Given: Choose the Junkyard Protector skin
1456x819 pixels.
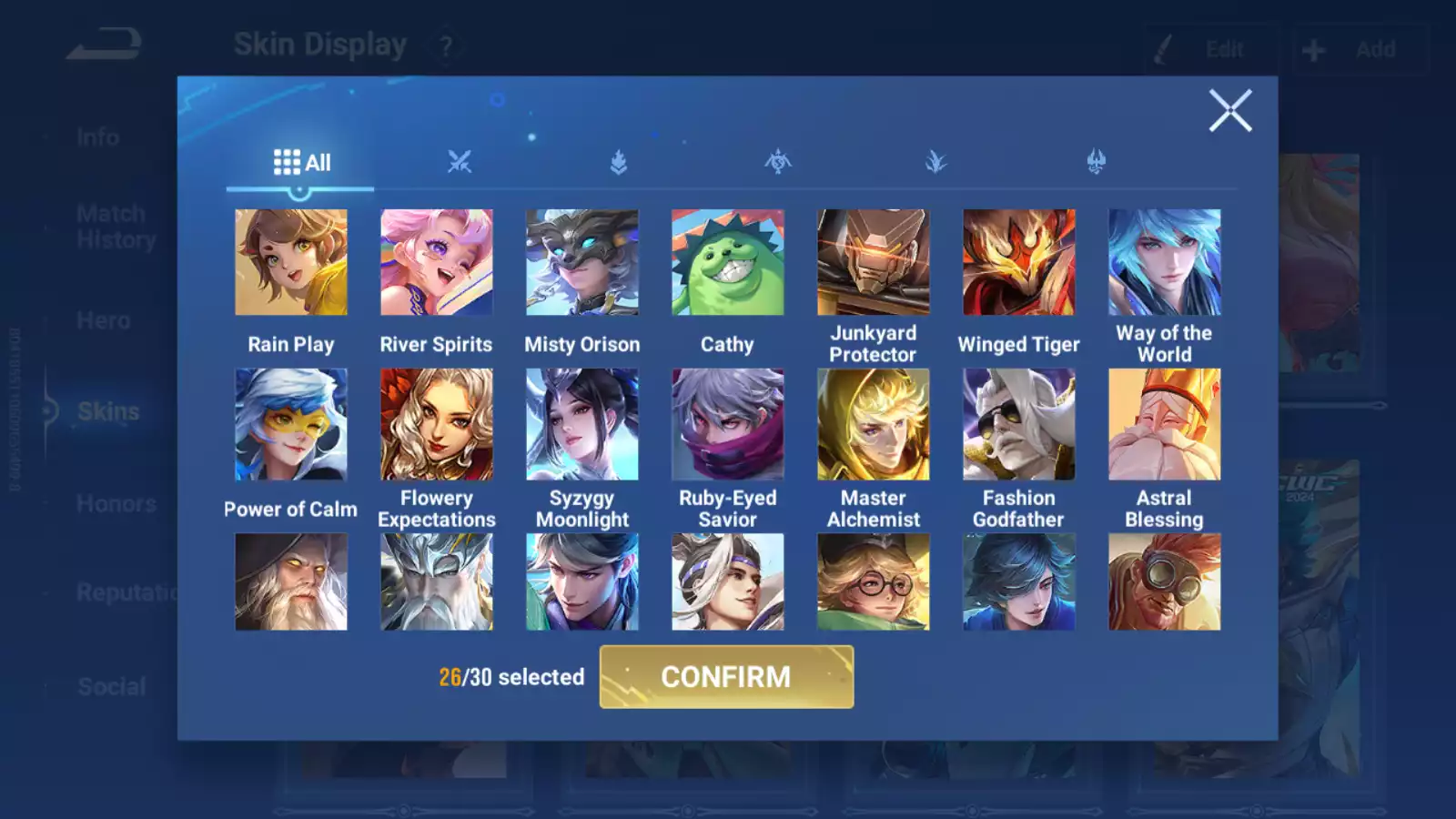Looking at the screenshot, I should click(873, 263).
